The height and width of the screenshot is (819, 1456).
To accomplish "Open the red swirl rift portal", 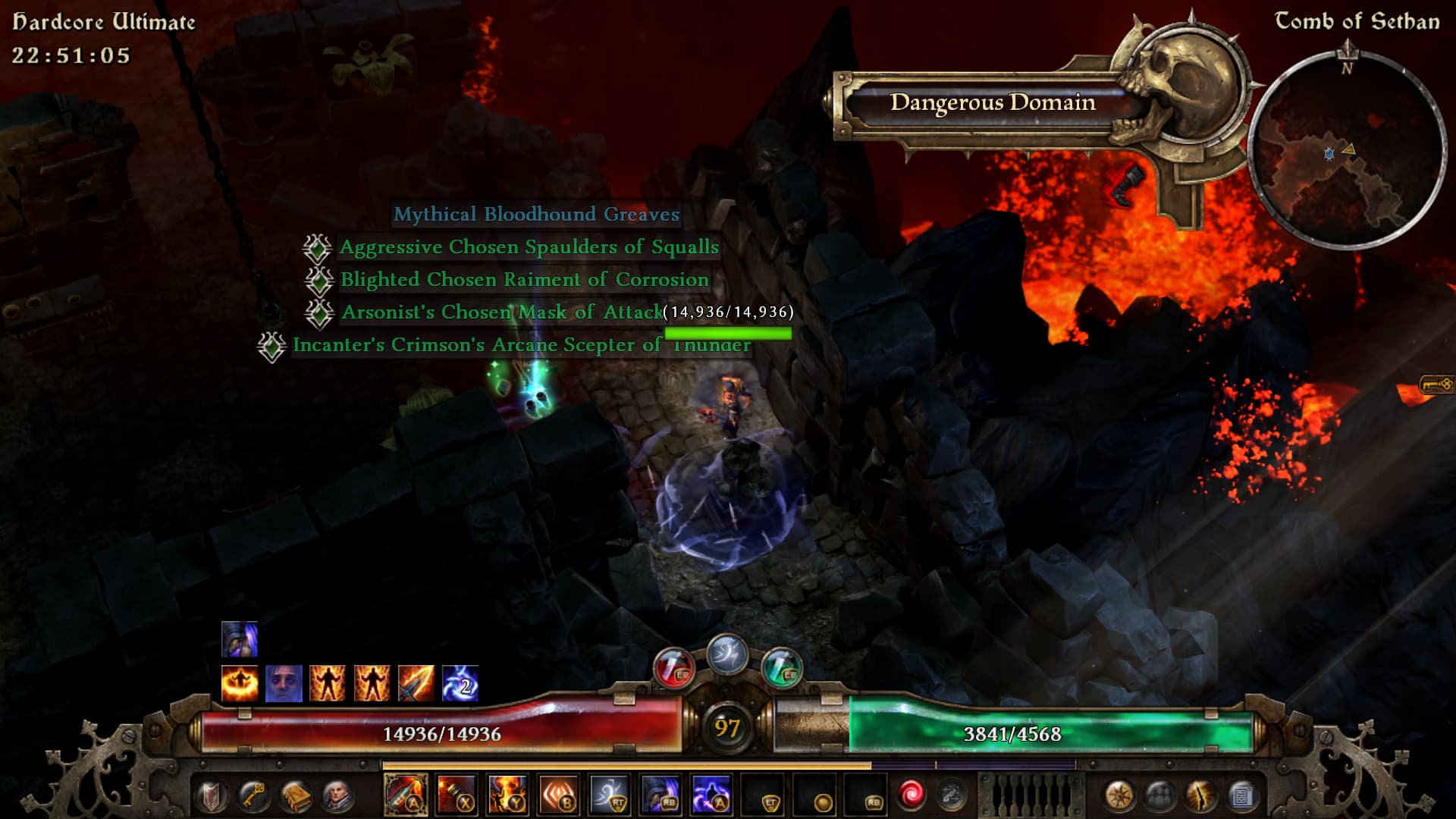I will [911, 795].
